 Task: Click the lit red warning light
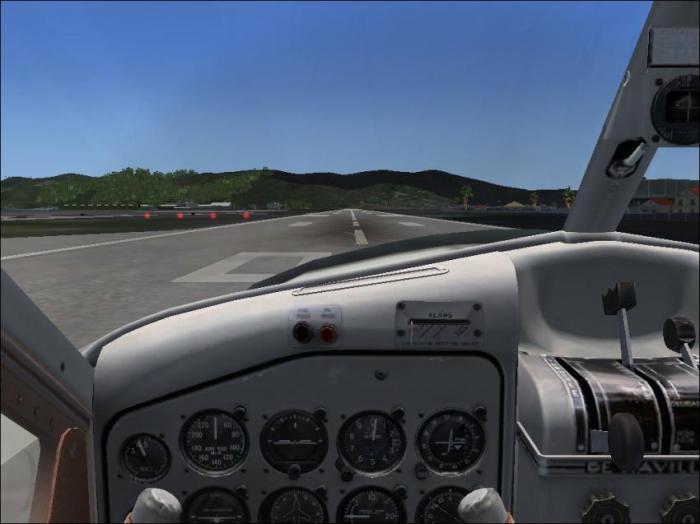(328, 334)
